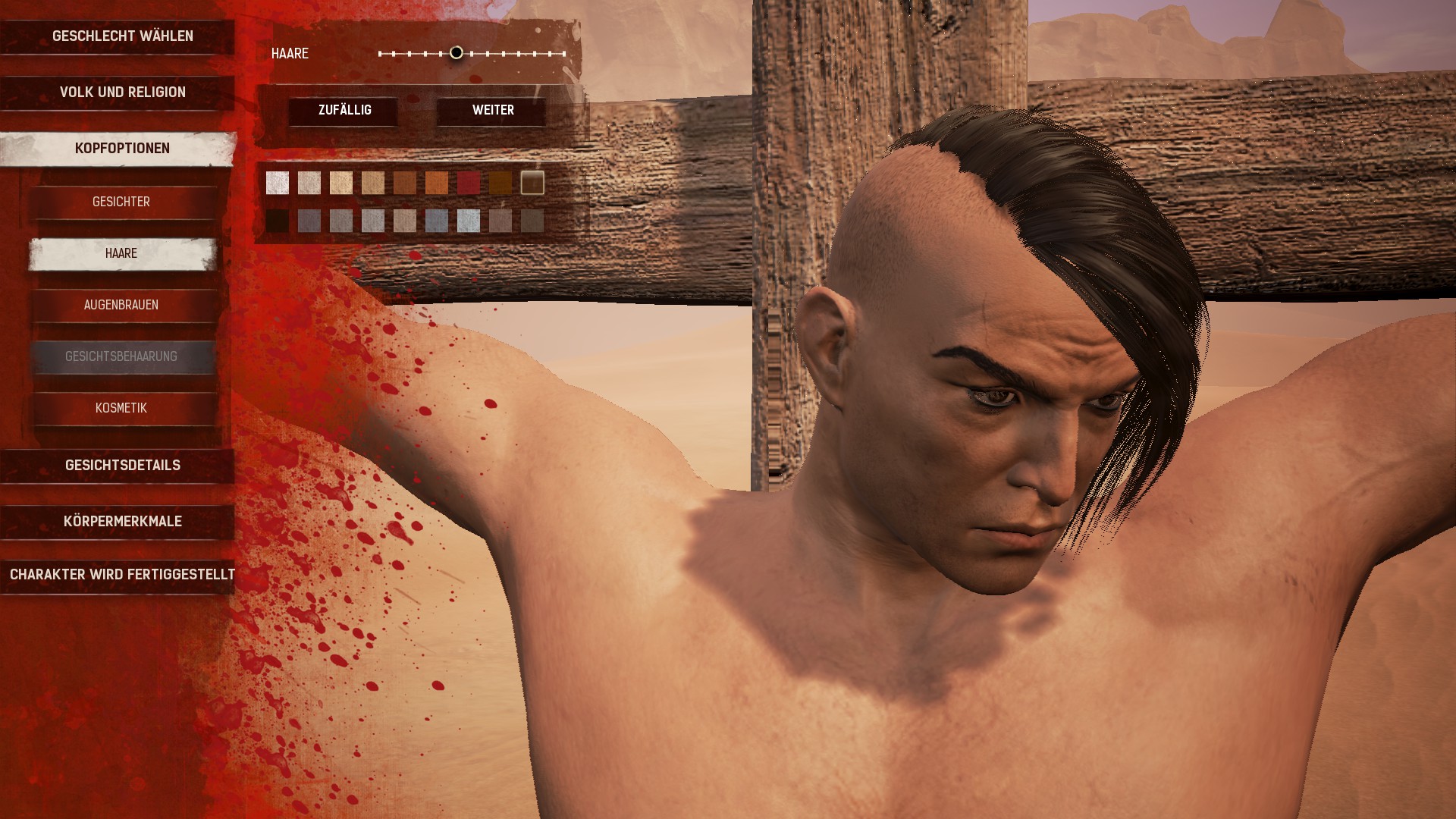
Task: Select the pale silver-blue hair swatch
Action: click(469, 221)
